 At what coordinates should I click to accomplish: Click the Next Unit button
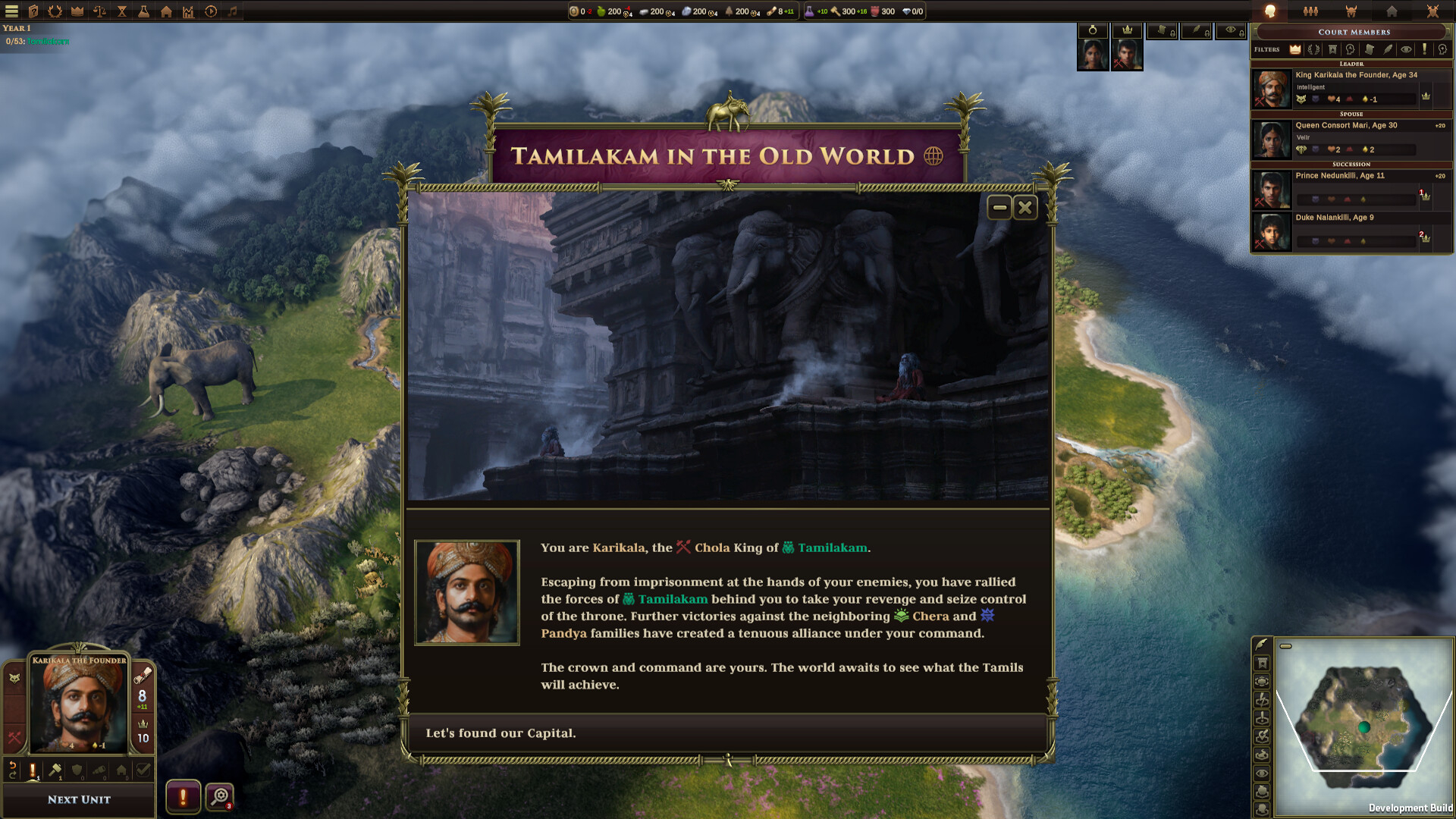pyautogui.click(x=79, y=799)
